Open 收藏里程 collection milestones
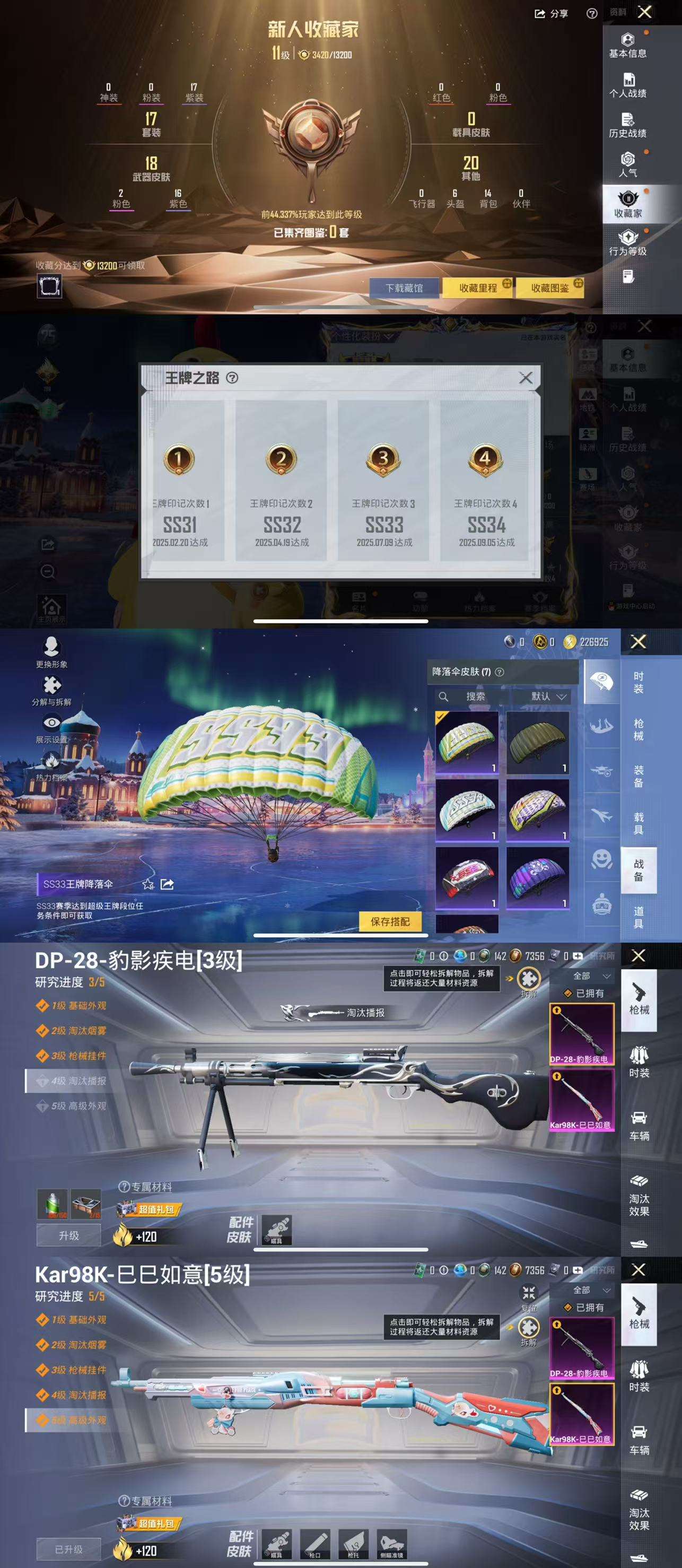Viewport: 682px width, 1568px height. pos(478,288)
